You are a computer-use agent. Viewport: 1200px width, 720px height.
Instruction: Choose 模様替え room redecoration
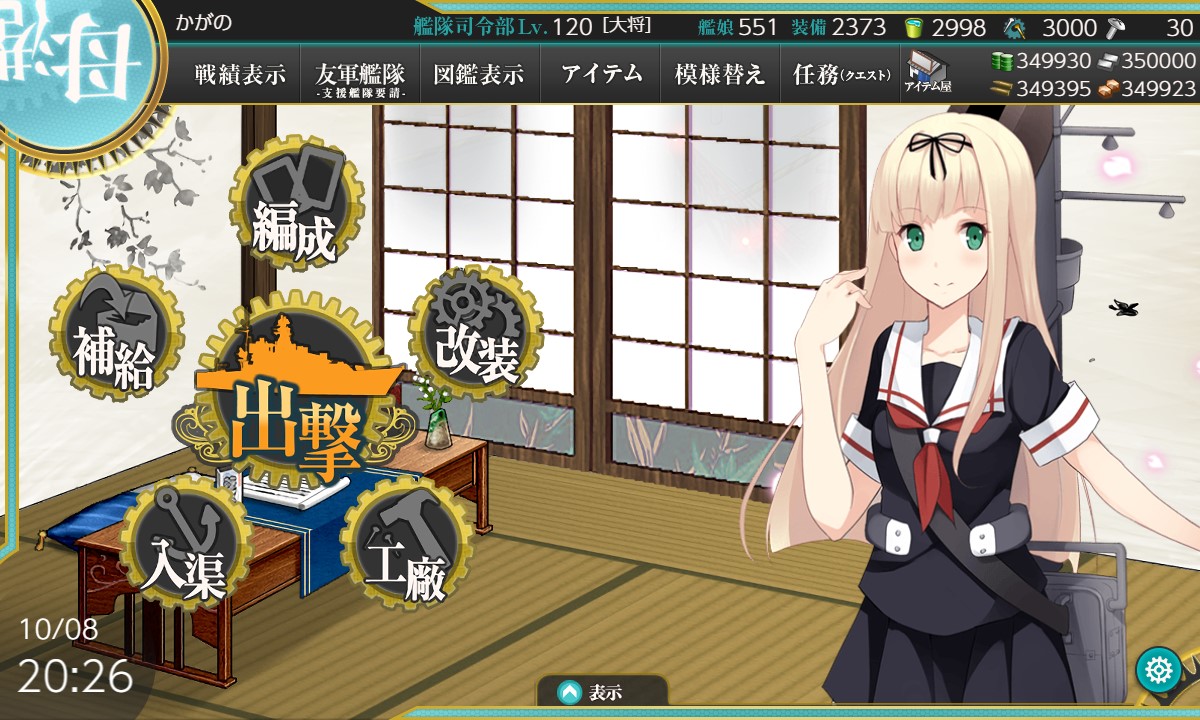pyautogui.click(x=720, y=75)
